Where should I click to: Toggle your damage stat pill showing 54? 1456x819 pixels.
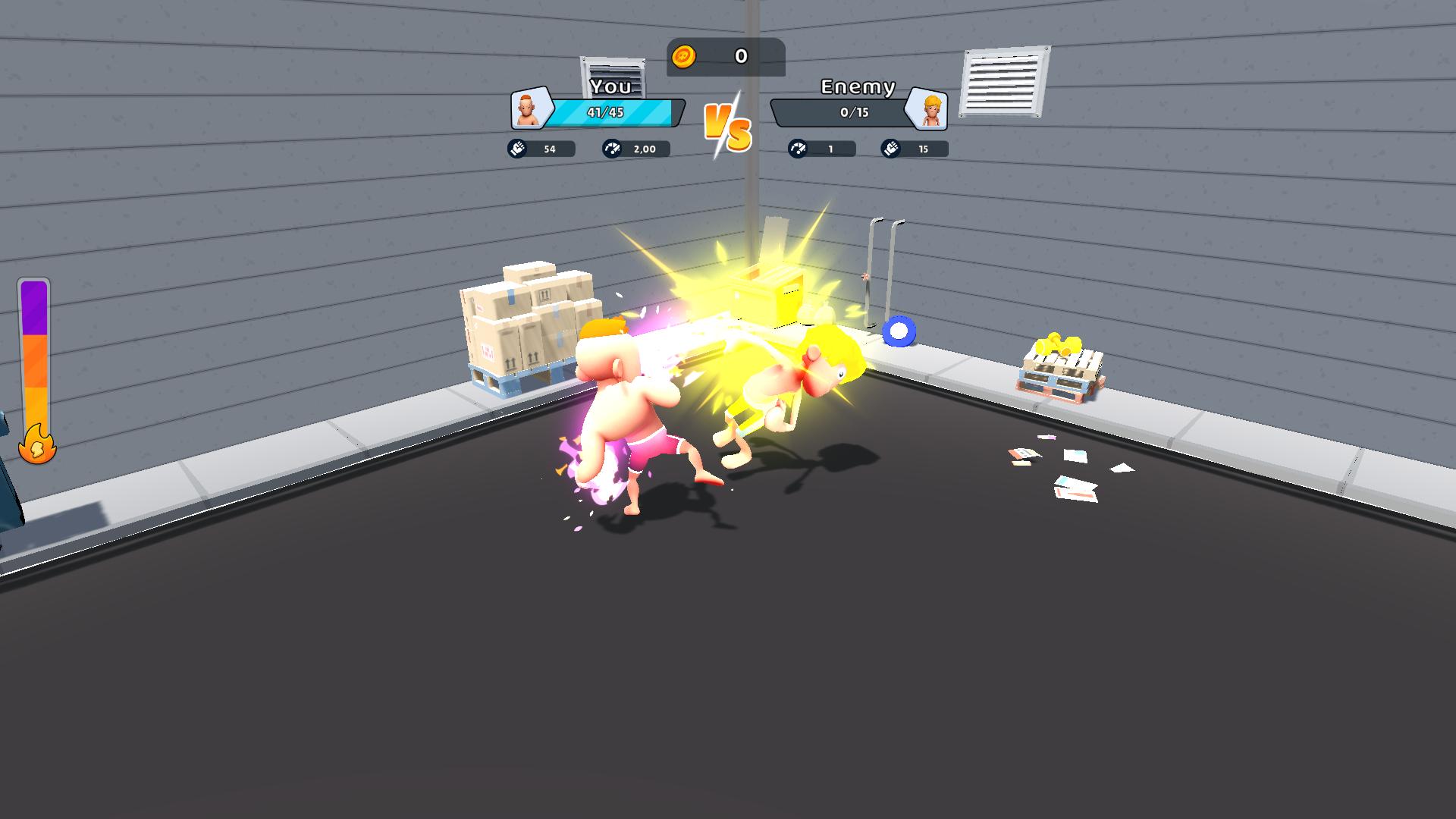540,149
